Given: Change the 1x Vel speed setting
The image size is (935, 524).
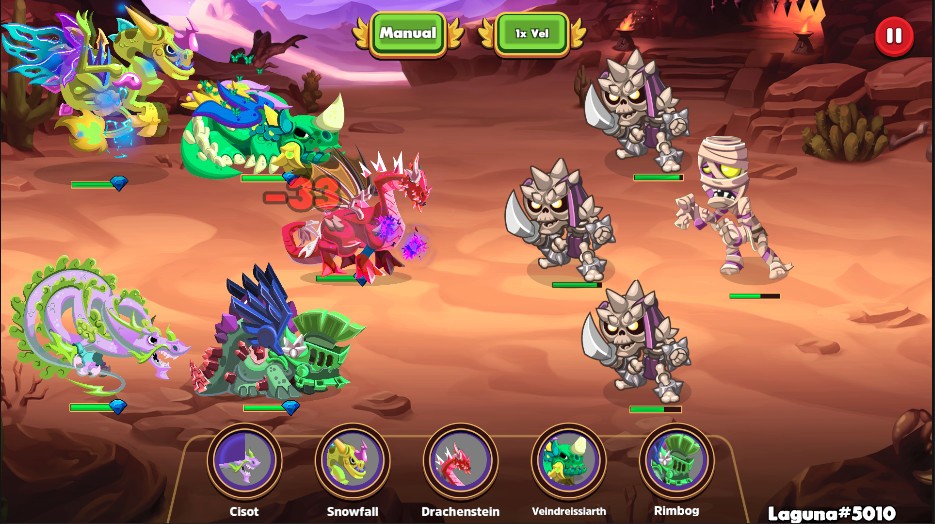Looking at the screenshot, I should click(x=531, y=33).
